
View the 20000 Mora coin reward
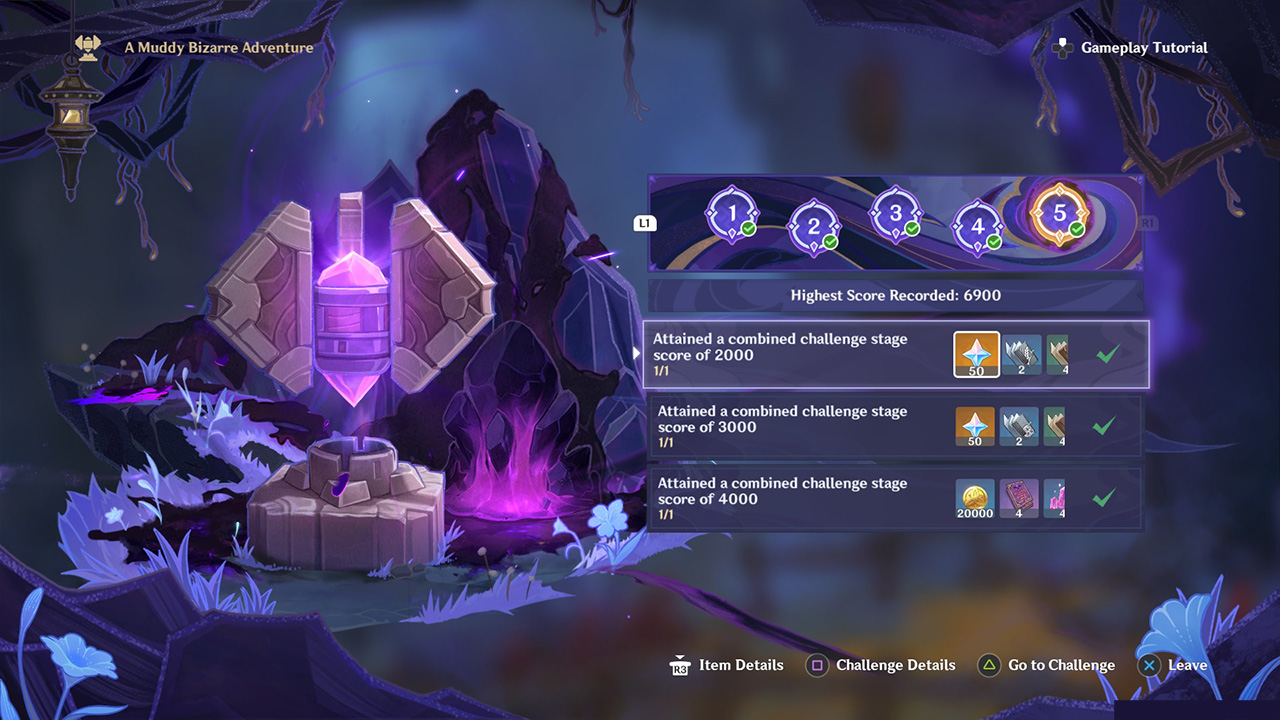[x=975, y=498]
